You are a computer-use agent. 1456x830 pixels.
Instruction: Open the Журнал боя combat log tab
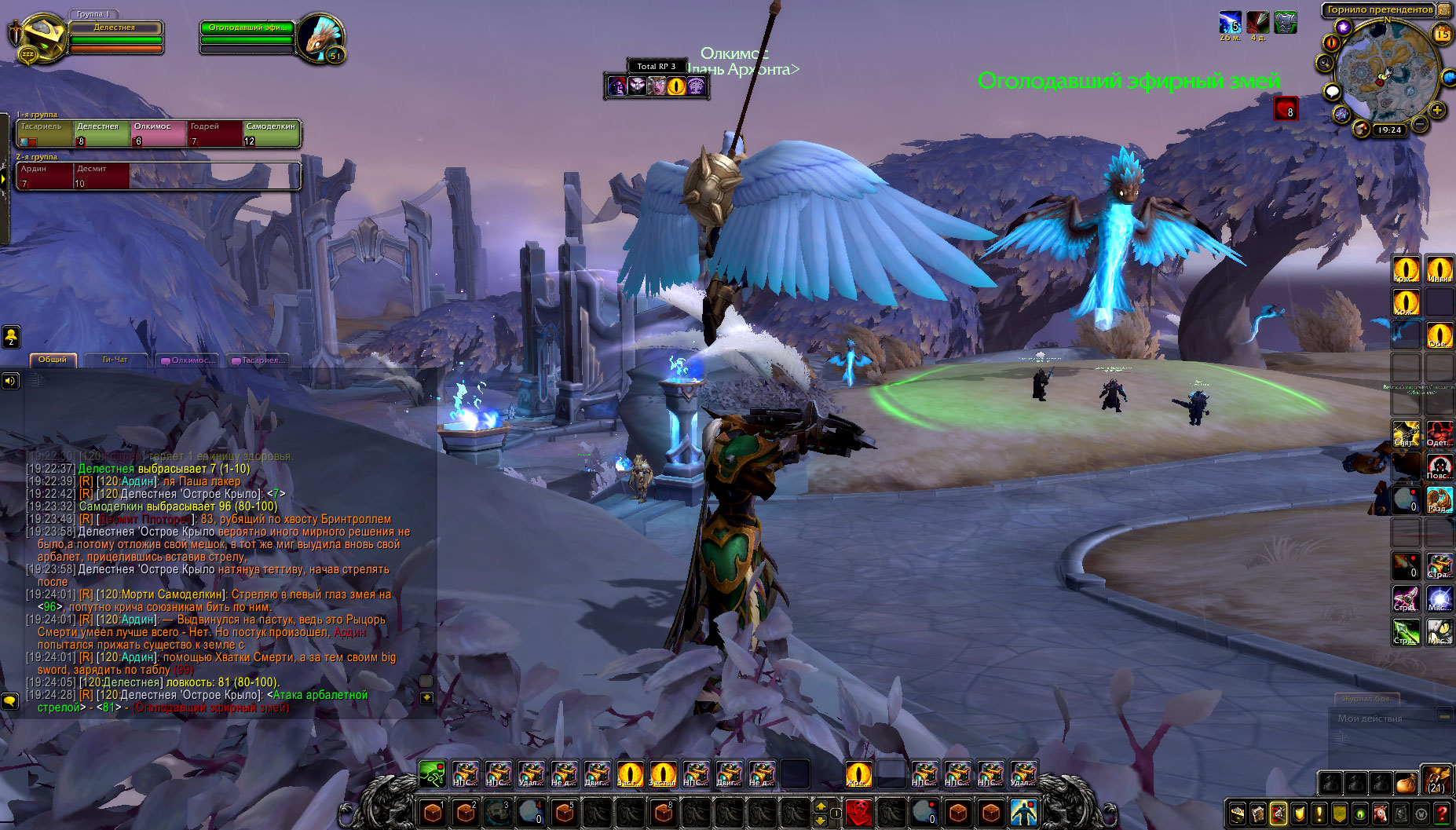tap(1366, 698)
